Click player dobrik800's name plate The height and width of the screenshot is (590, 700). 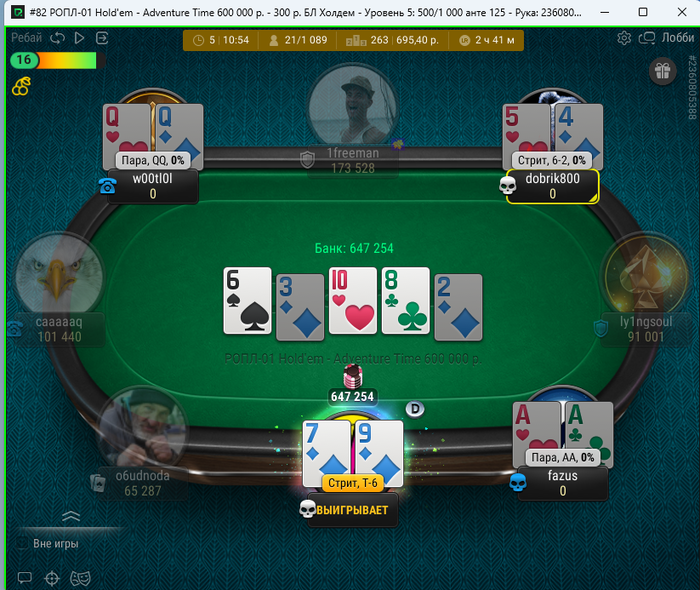pos(552,186)
